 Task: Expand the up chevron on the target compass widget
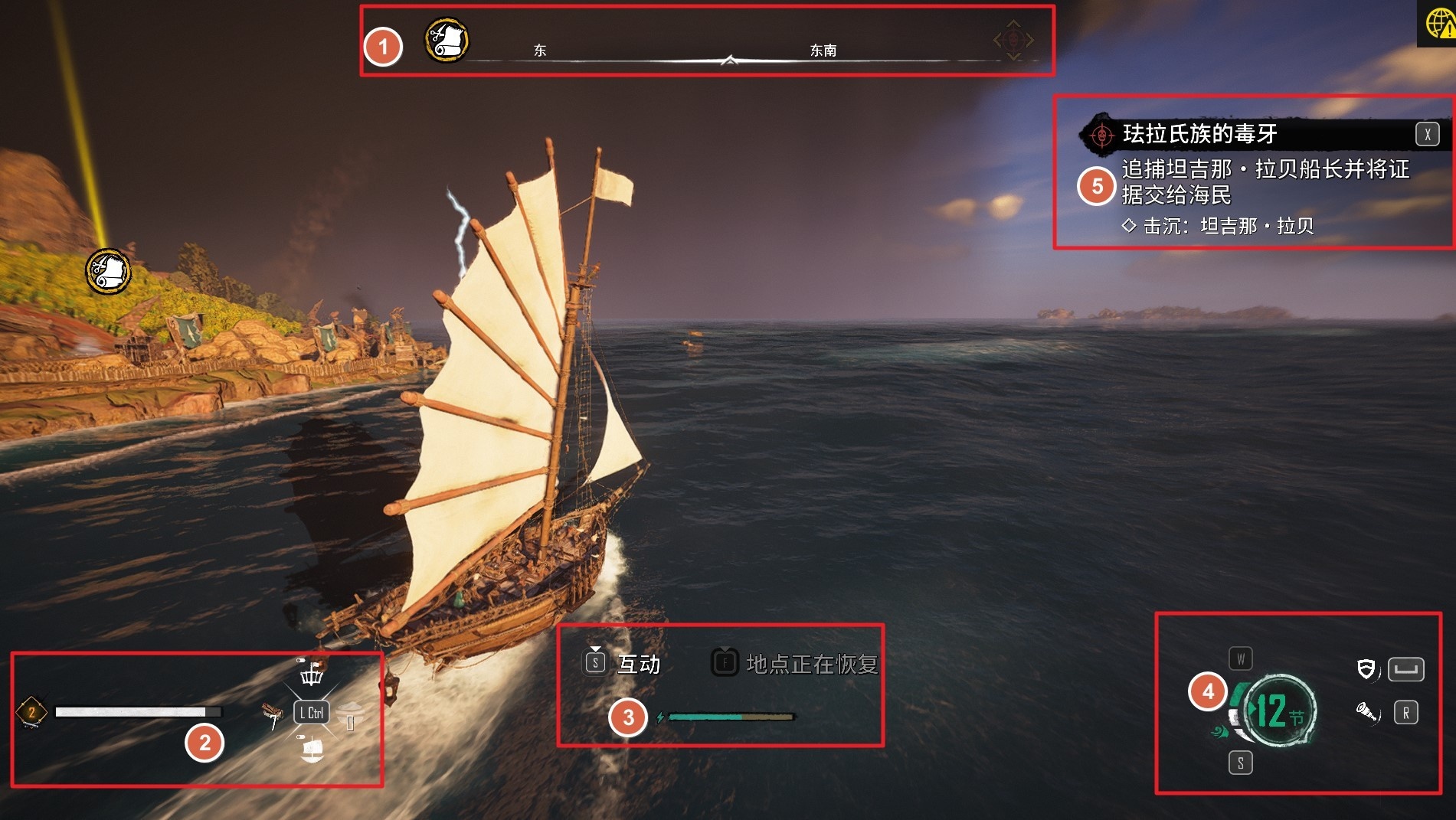(x=1013, y=23)
